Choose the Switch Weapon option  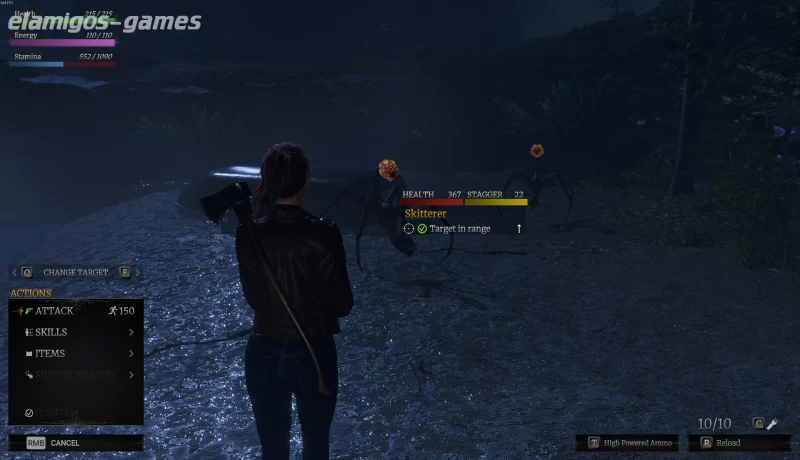[x=75, y=374]
